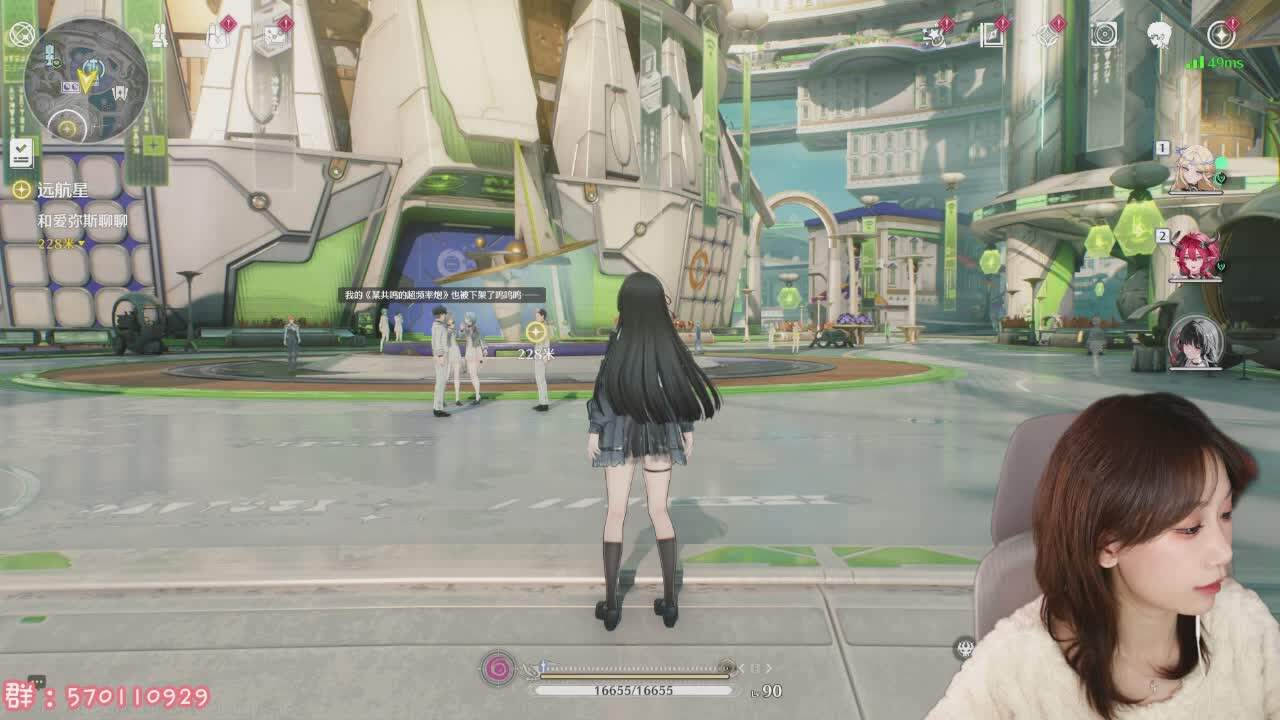Switch to blonde party member in slot 1
Image resolution: width=1280 pixels, height=720 pixels.
(1196, 170)
